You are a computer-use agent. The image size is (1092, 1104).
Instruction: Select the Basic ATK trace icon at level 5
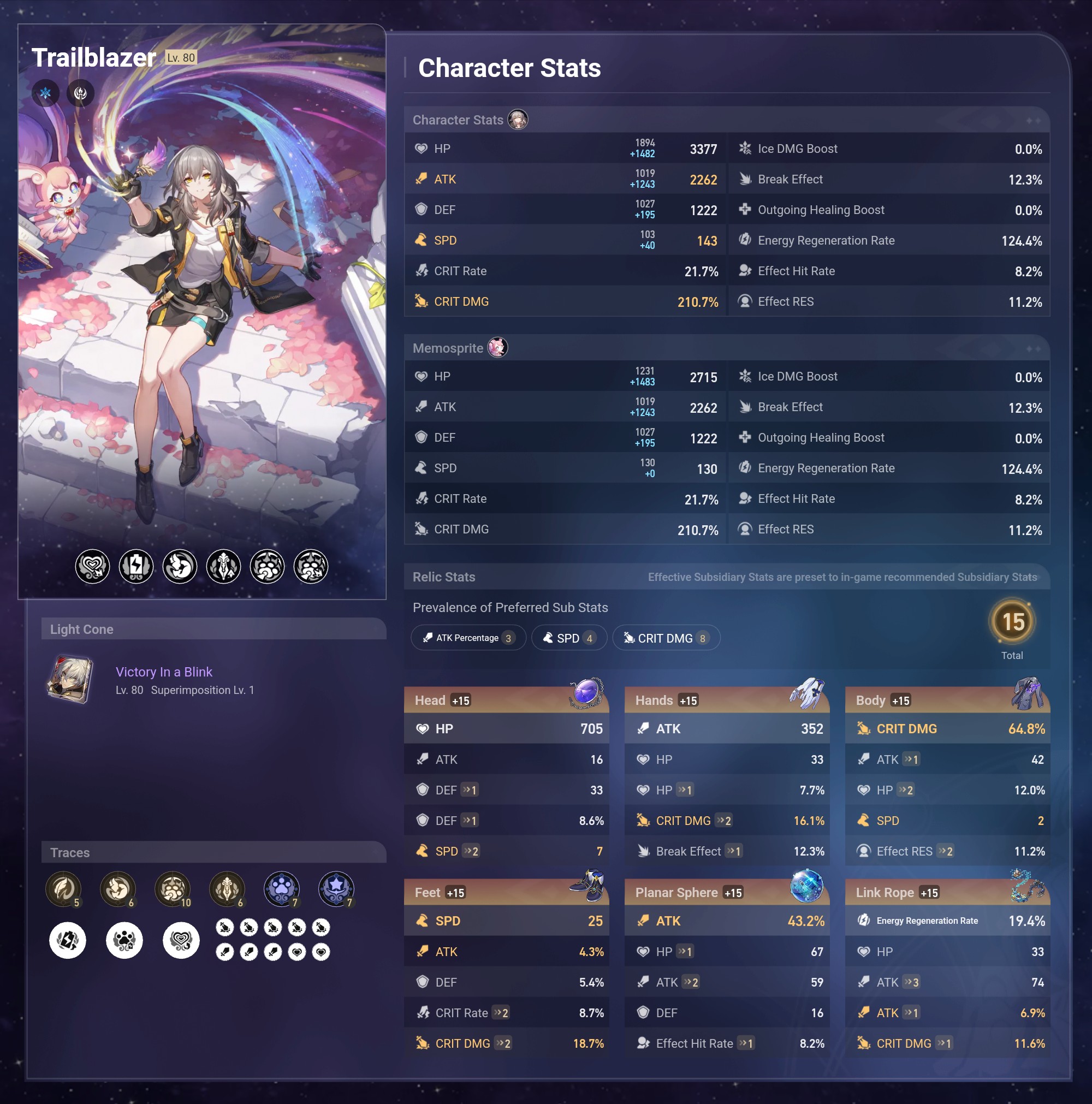pos(64,889)
